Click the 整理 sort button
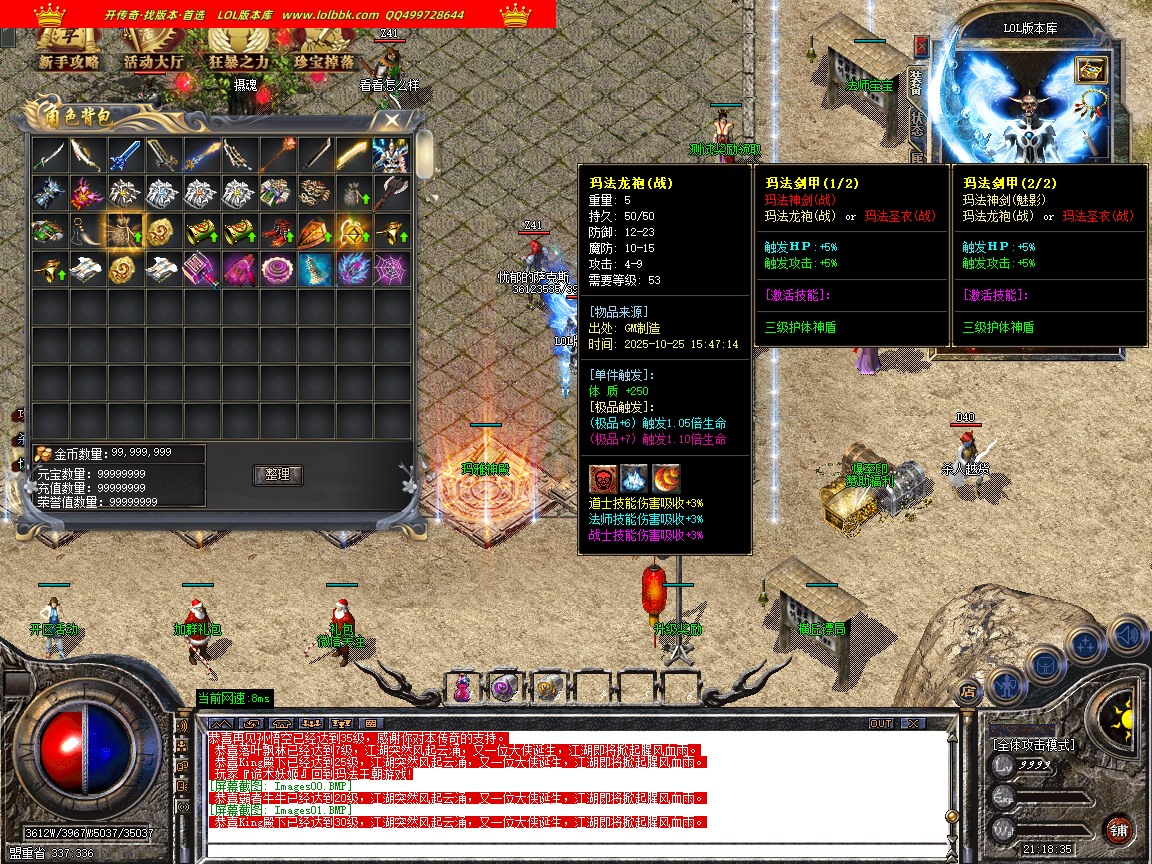Screen dimensions: 1152x864 click(x=277, y=475)
